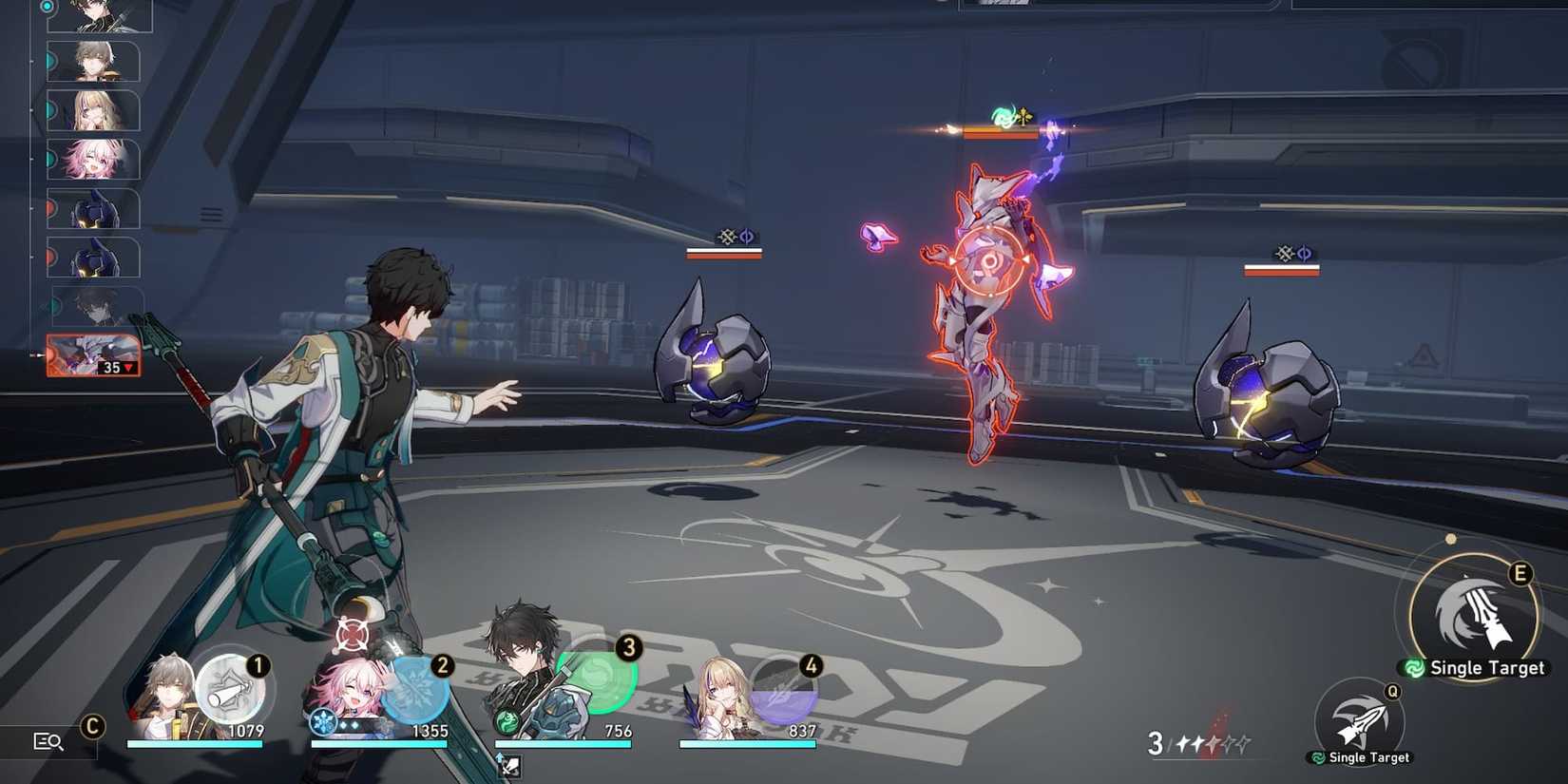1568x784 pixels.
Task: Select the Q skill Single Target icon
Action: coord(1359,720)
